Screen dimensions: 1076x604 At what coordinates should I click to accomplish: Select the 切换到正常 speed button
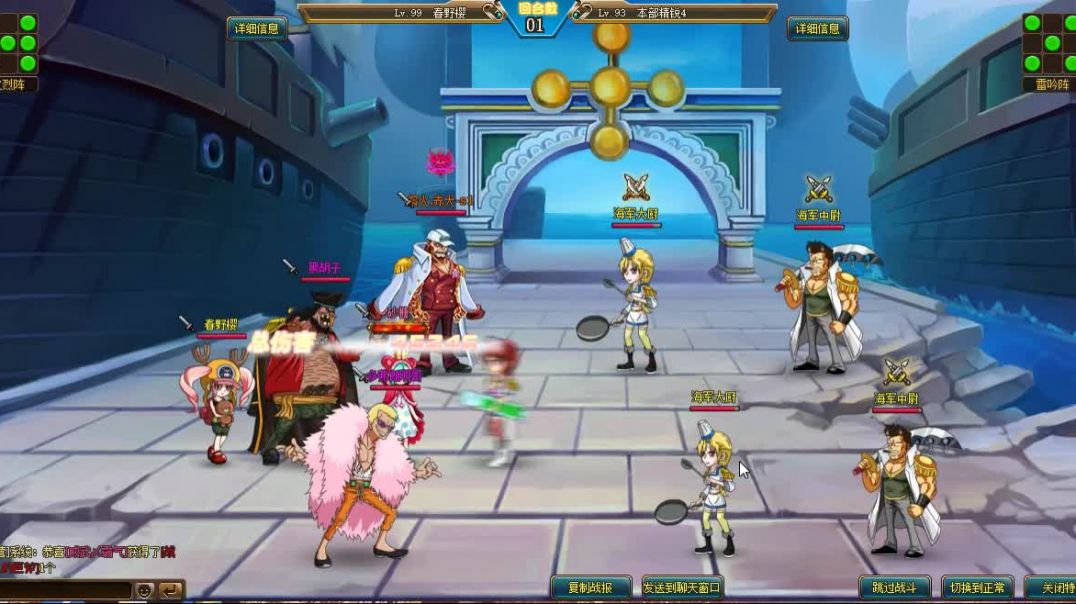(x=978, y=588)
